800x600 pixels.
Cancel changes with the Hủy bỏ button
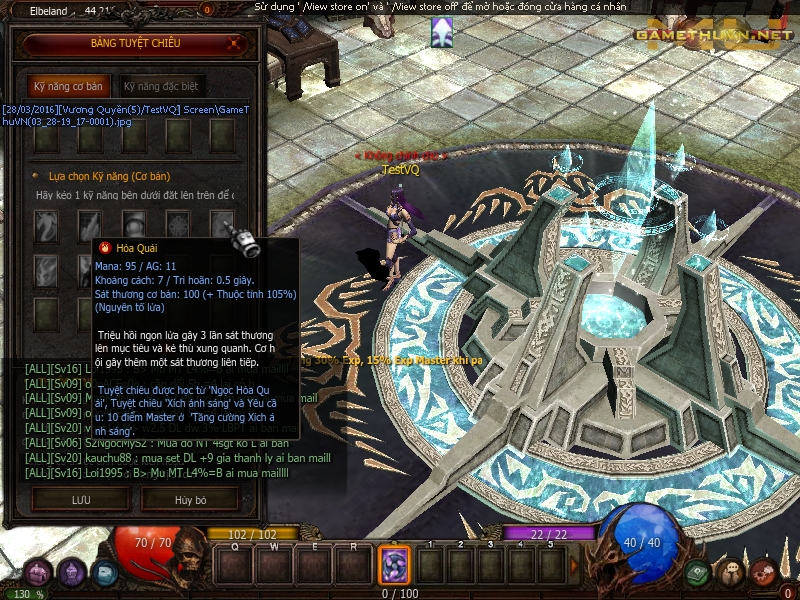coord(190,499)
